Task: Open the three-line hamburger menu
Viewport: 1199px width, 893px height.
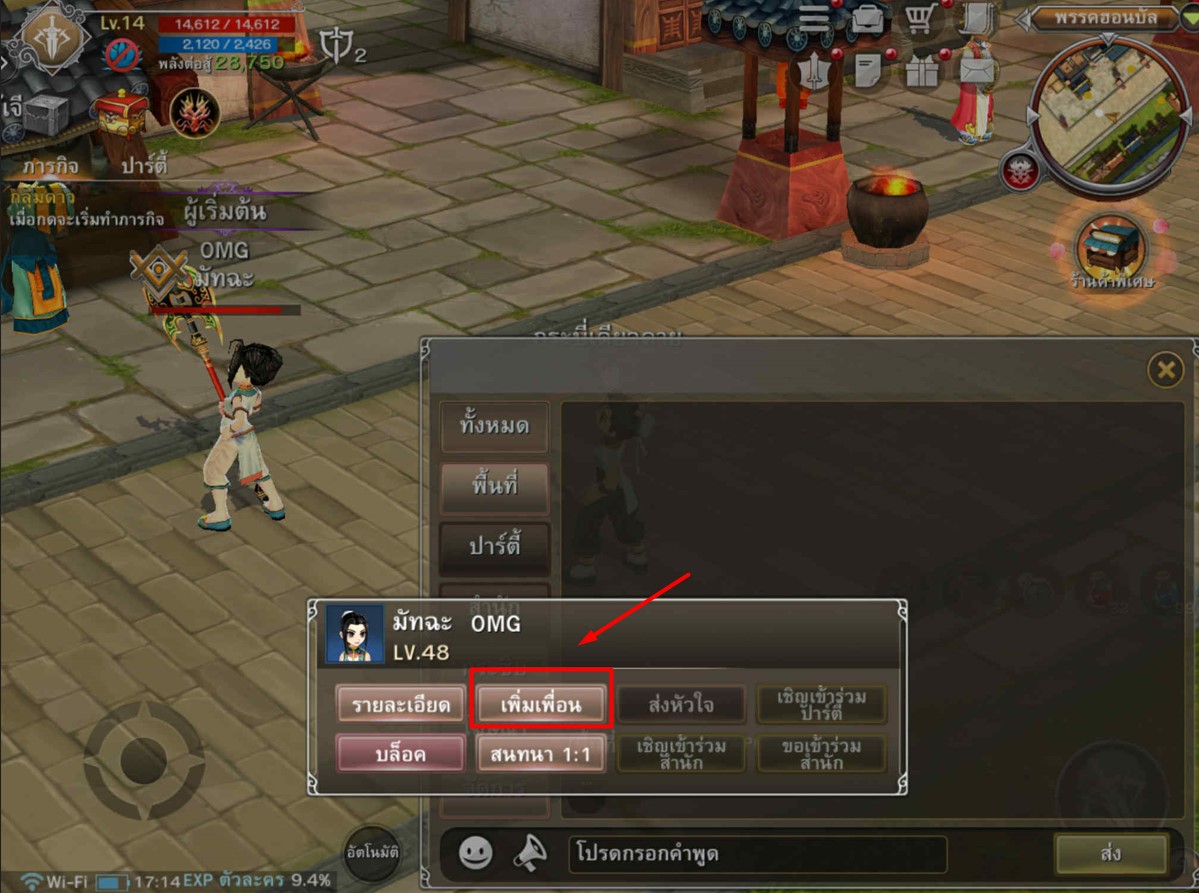Action: click(814, 19)
